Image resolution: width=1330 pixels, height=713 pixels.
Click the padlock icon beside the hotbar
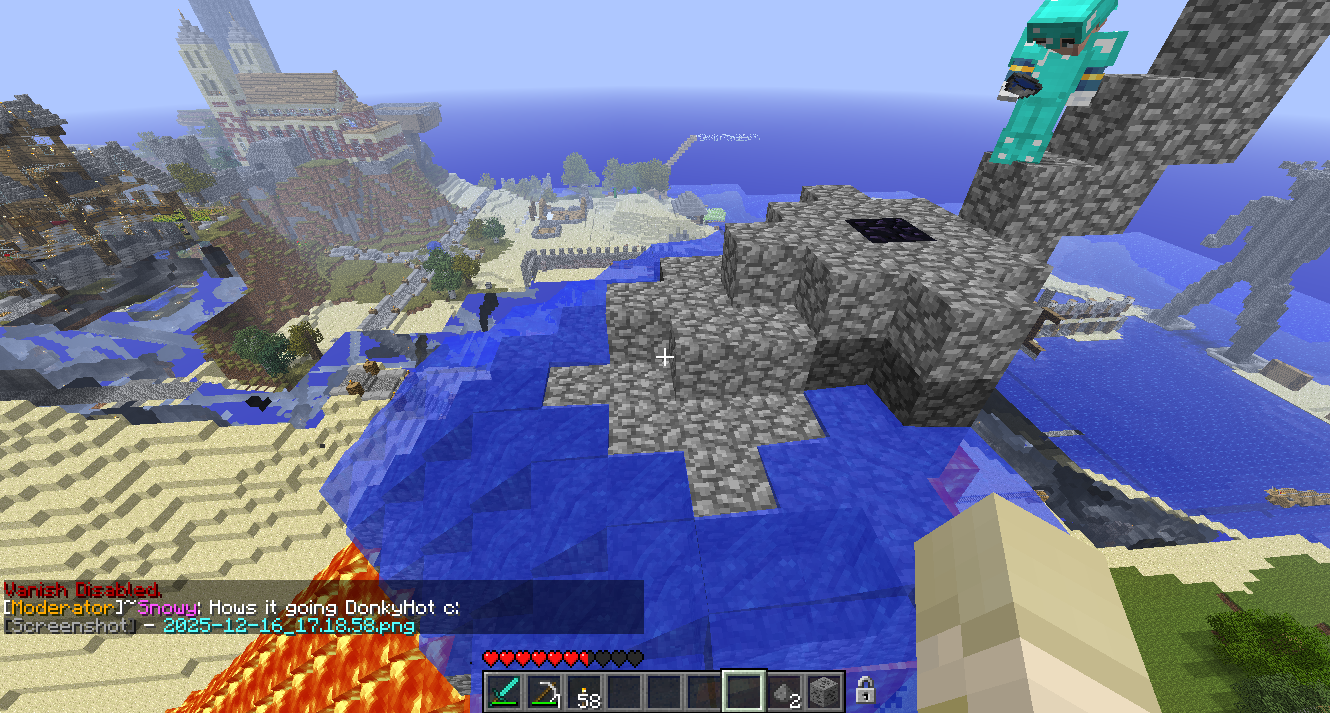(866, 690)
